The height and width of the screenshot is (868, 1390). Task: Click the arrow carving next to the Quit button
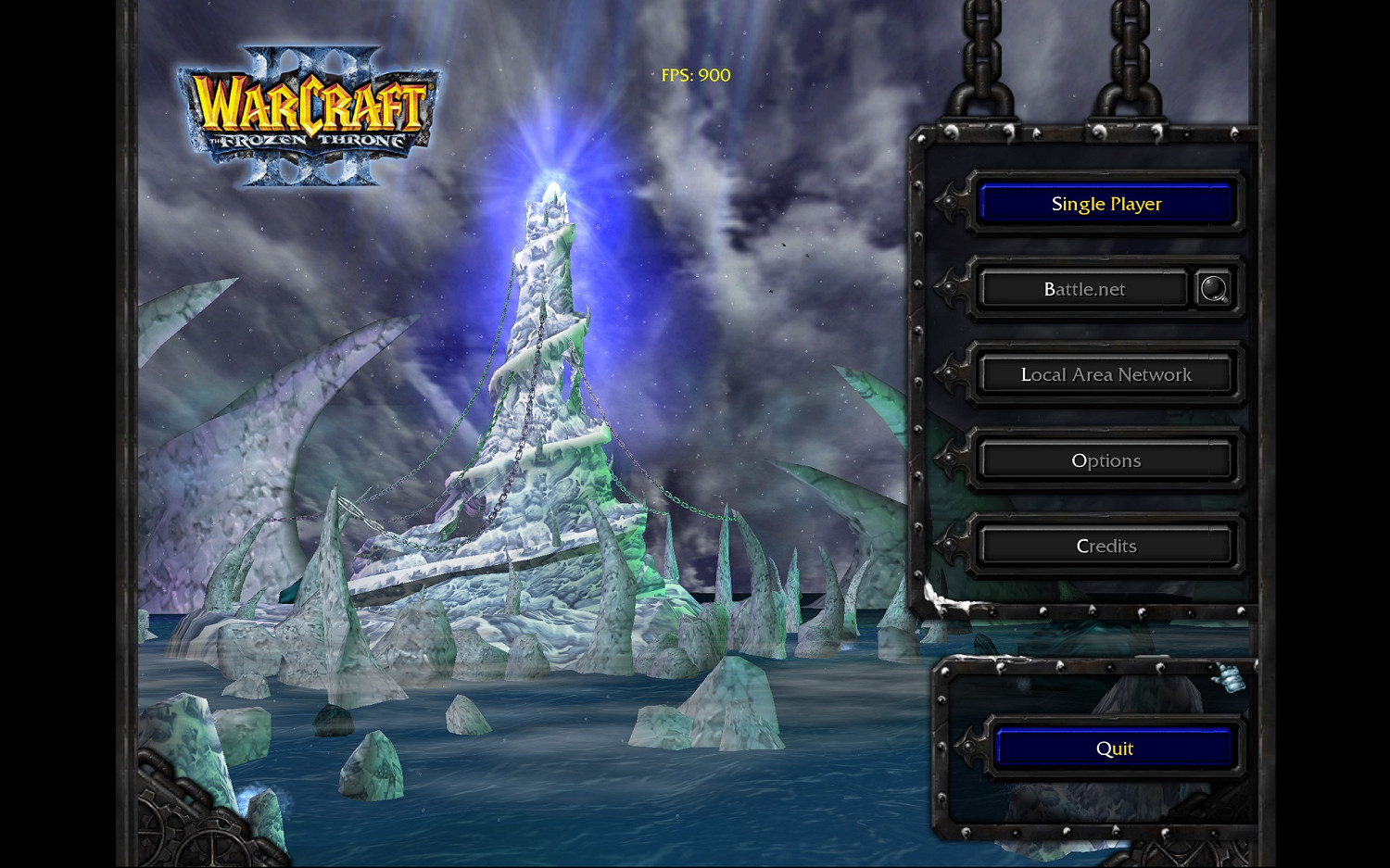(973, 747)
